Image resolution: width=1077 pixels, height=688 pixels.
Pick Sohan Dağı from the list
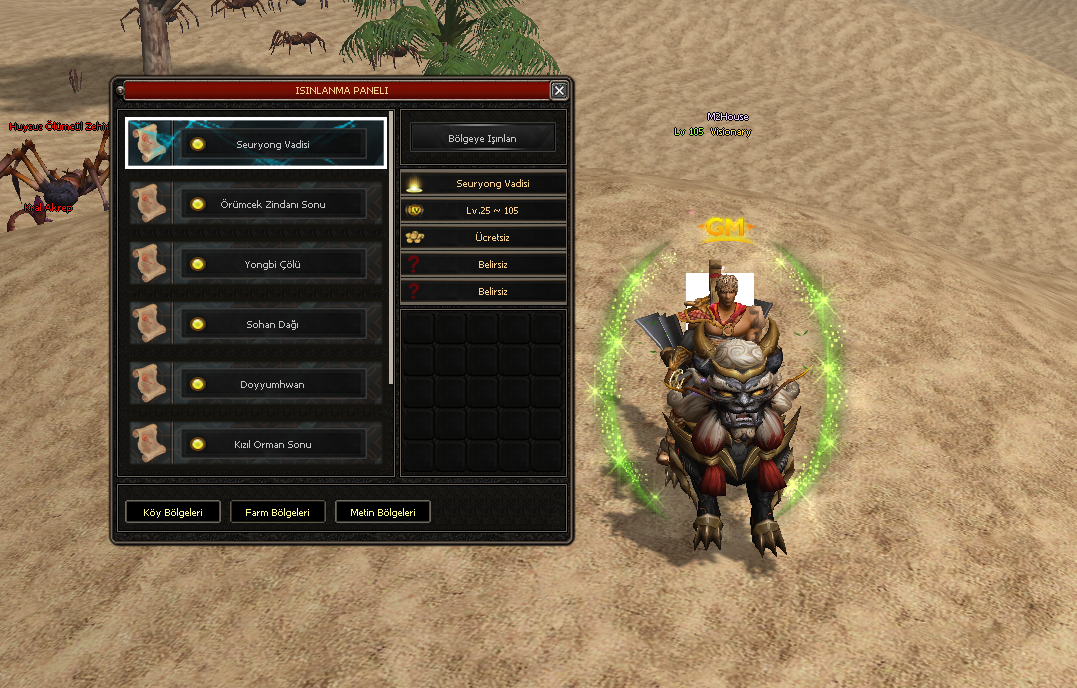point(272,325)
